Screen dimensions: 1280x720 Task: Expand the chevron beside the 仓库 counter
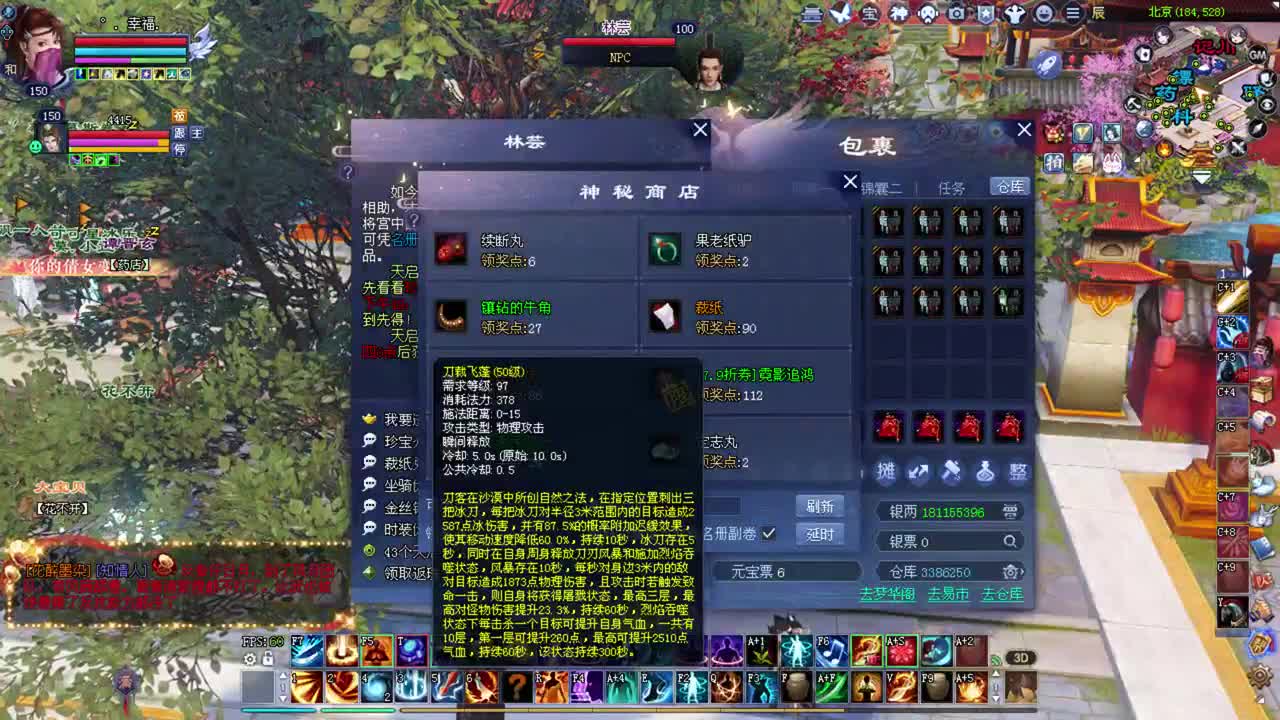(x=1025, y=570)
